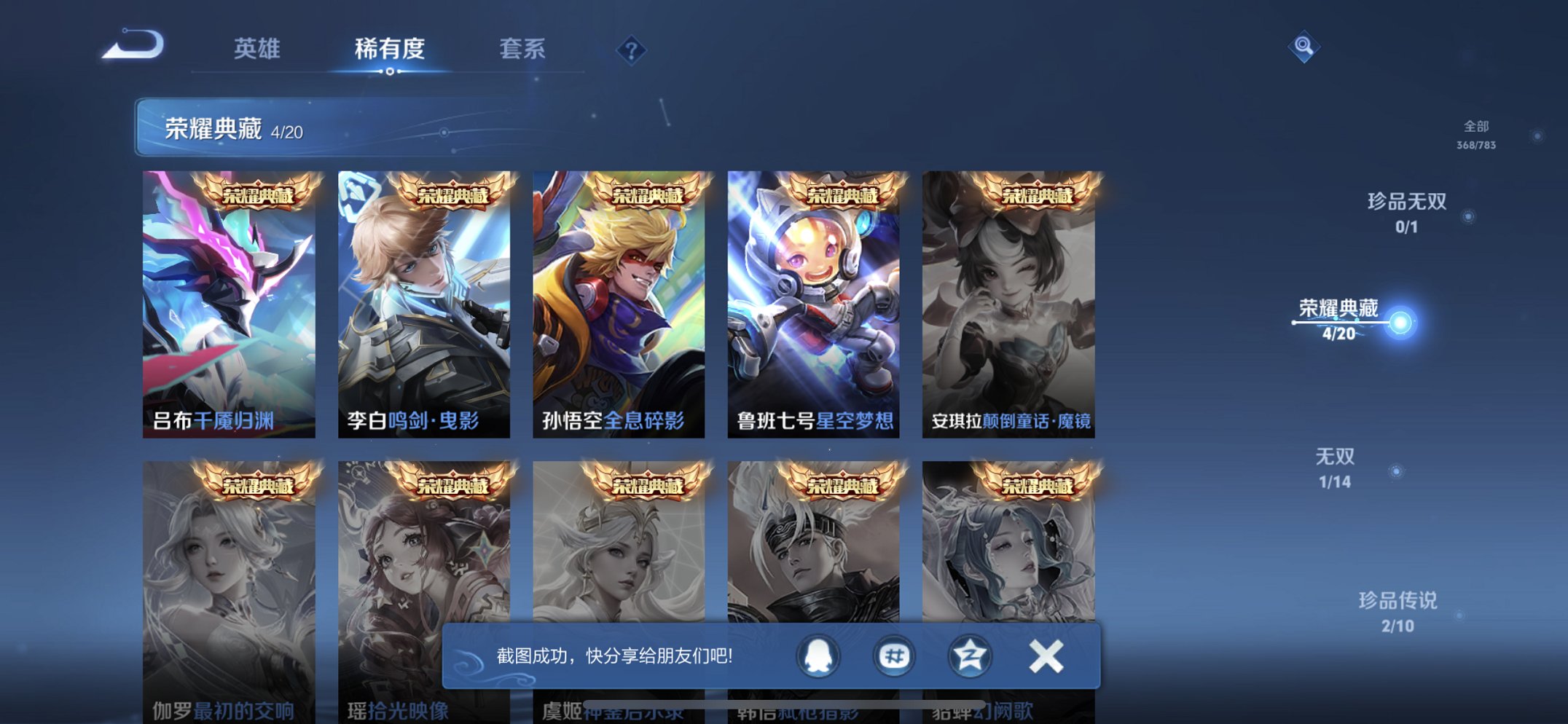Screen dimensions: 1568x724
Task: Switch to the 稀有度 tab
Action: (x=390, y=49)
